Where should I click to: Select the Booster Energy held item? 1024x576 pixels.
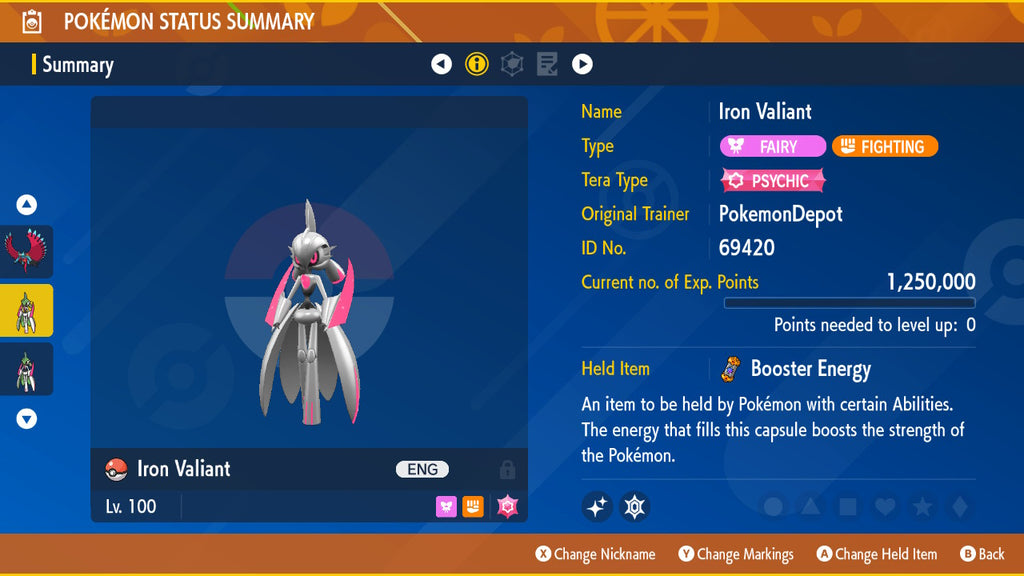796,369
